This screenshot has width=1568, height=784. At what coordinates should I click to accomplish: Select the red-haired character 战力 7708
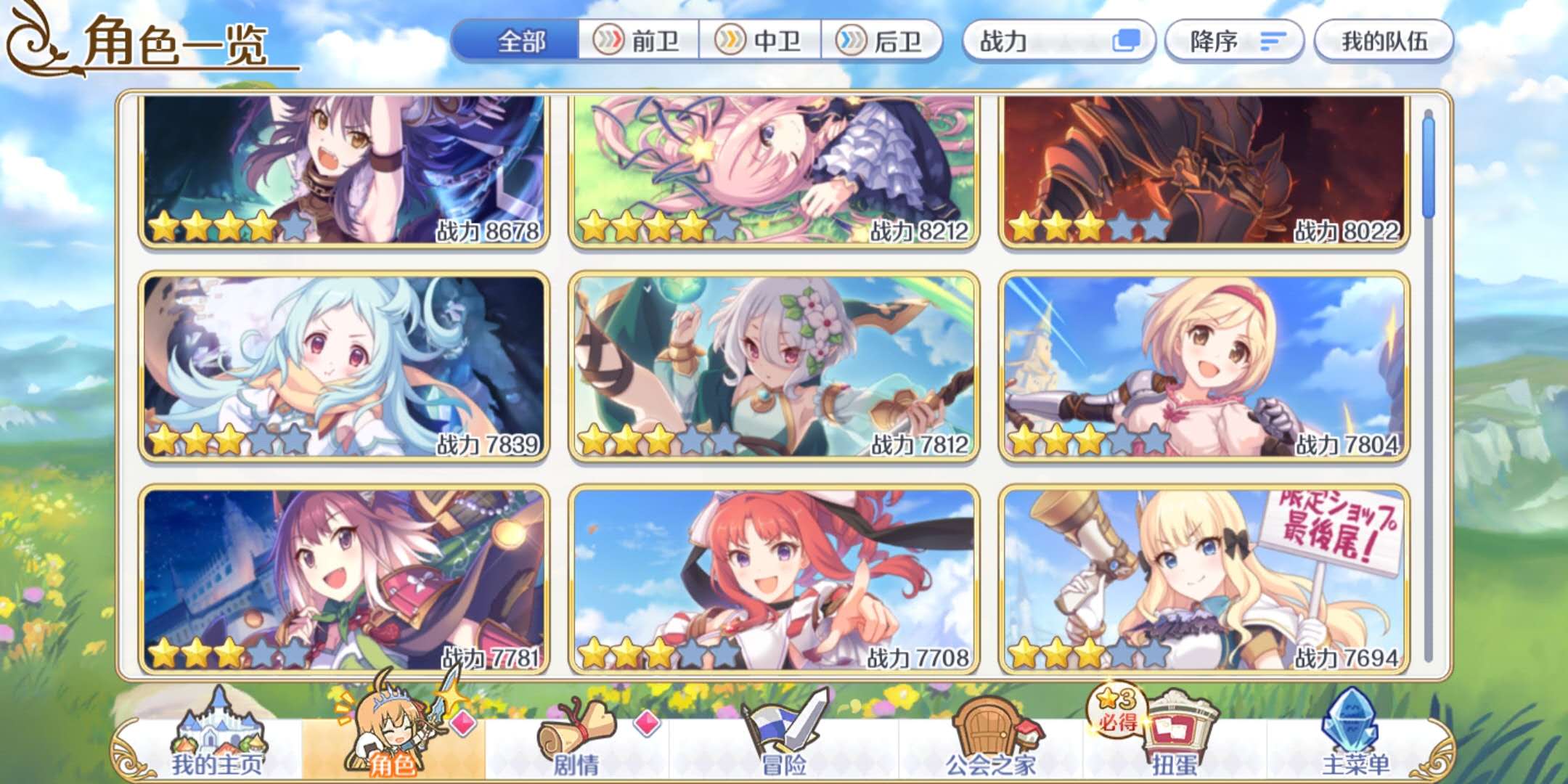point(774,579)
